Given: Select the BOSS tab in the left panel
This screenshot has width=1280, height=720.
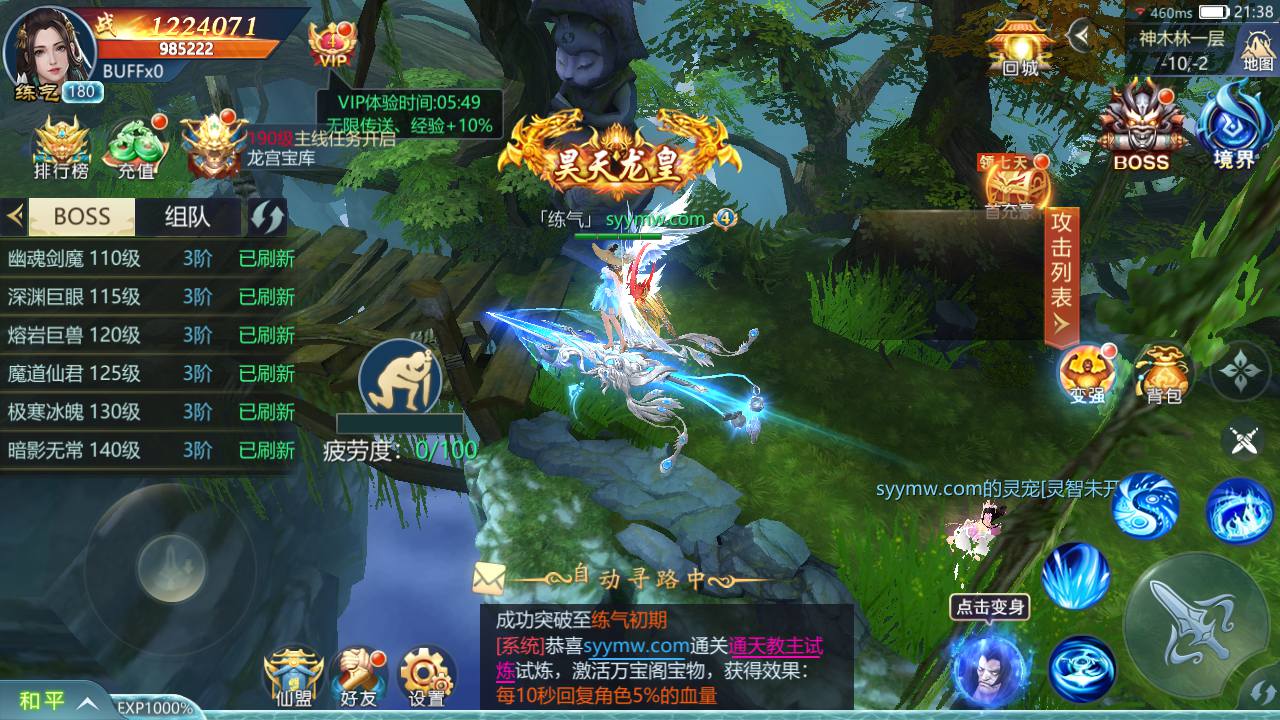Looking at the screenshot, I should (x=80, y=217).
